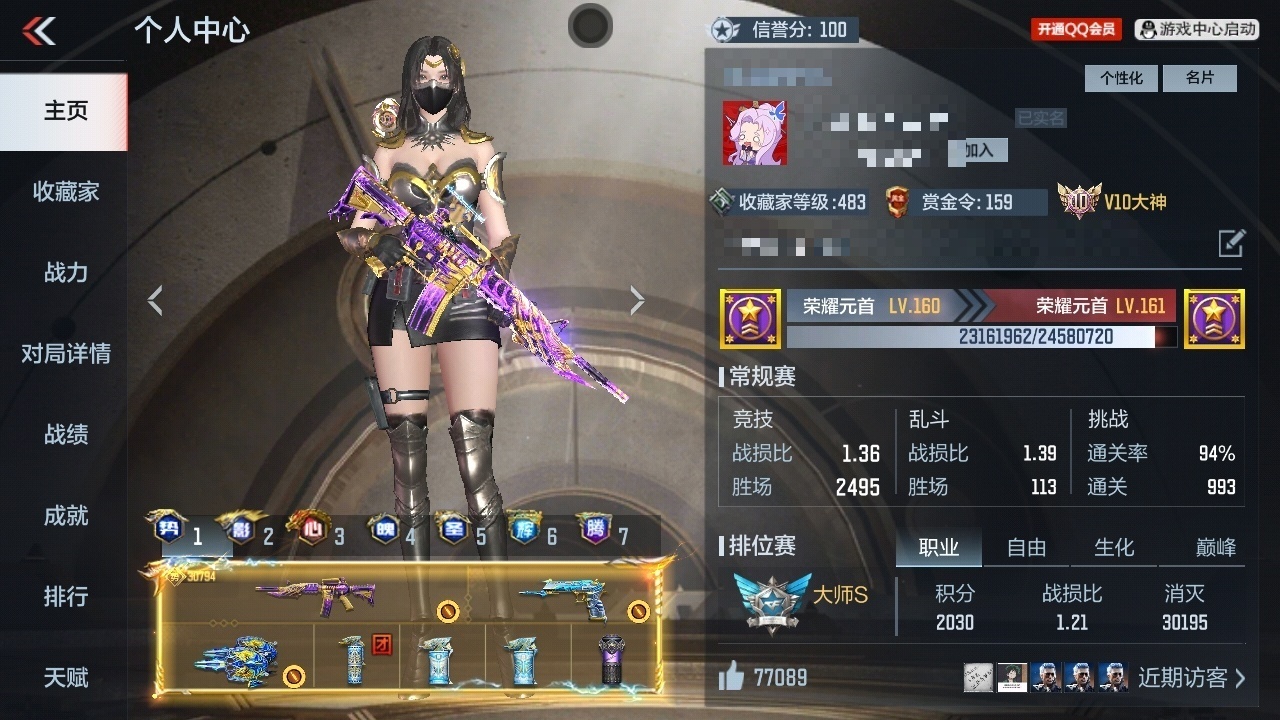Click the right arrow to view next showcase
The image size is (1280, 720).
pyautogui.click(x=637, y=298)
